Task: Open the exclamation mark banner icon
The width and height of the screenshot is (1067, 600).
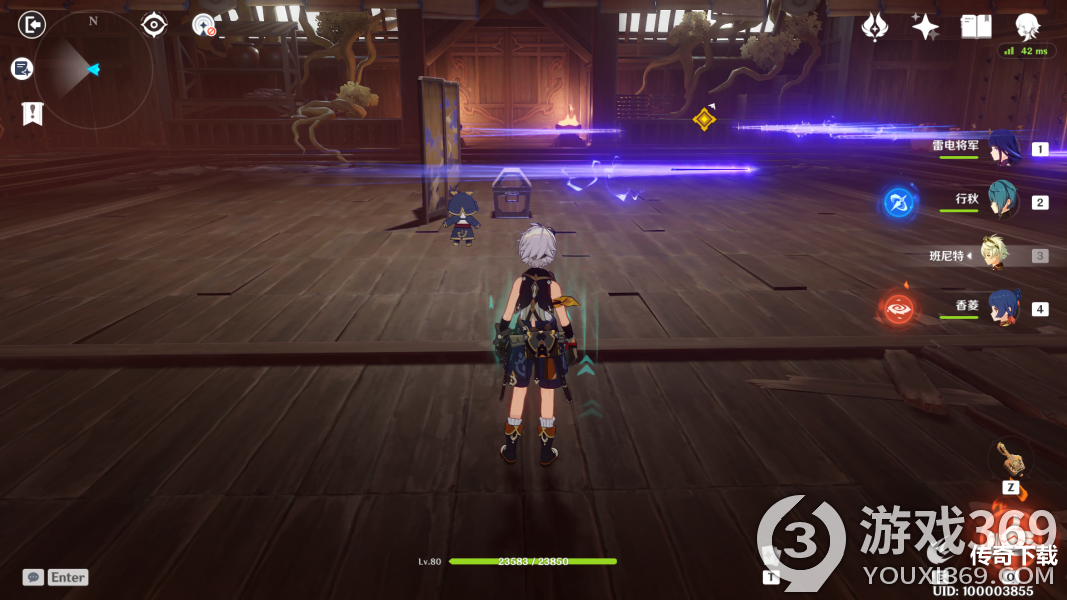Action: (33, 114)
